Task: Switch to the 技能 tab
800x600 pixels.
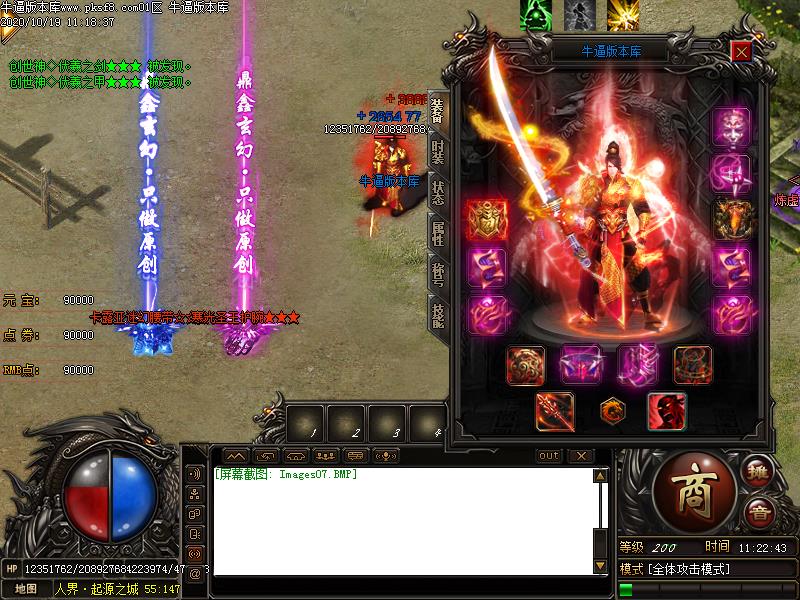Action: click(x=438, y=316)
